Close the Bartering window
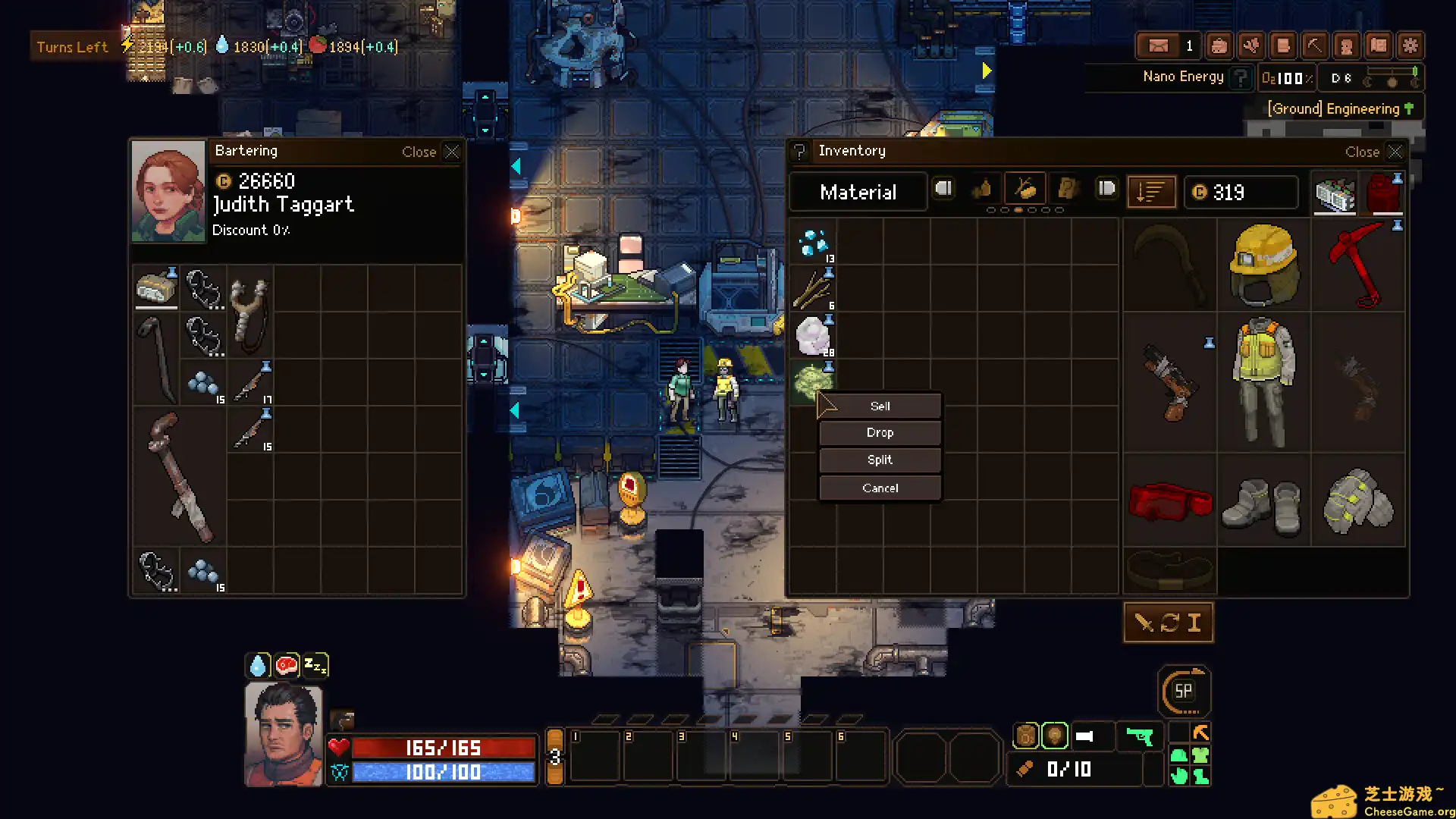 tap(452, 152)
